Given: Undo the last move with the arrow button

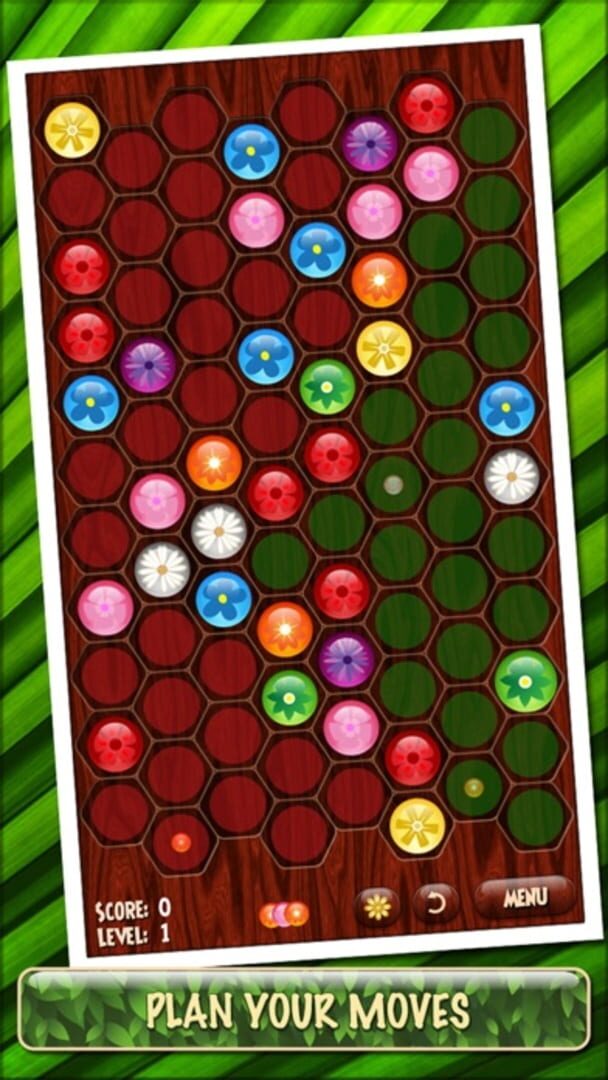Looking at the screenshot, I should pos(435,904).
